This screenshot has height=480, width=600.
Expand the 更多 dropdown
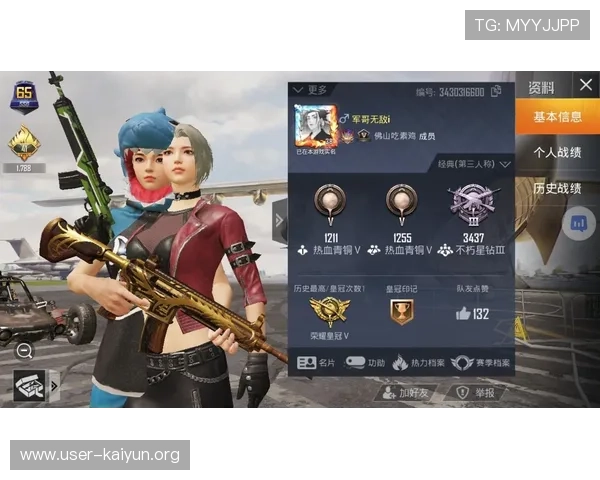pyautogui.click(x=310, y=90)
